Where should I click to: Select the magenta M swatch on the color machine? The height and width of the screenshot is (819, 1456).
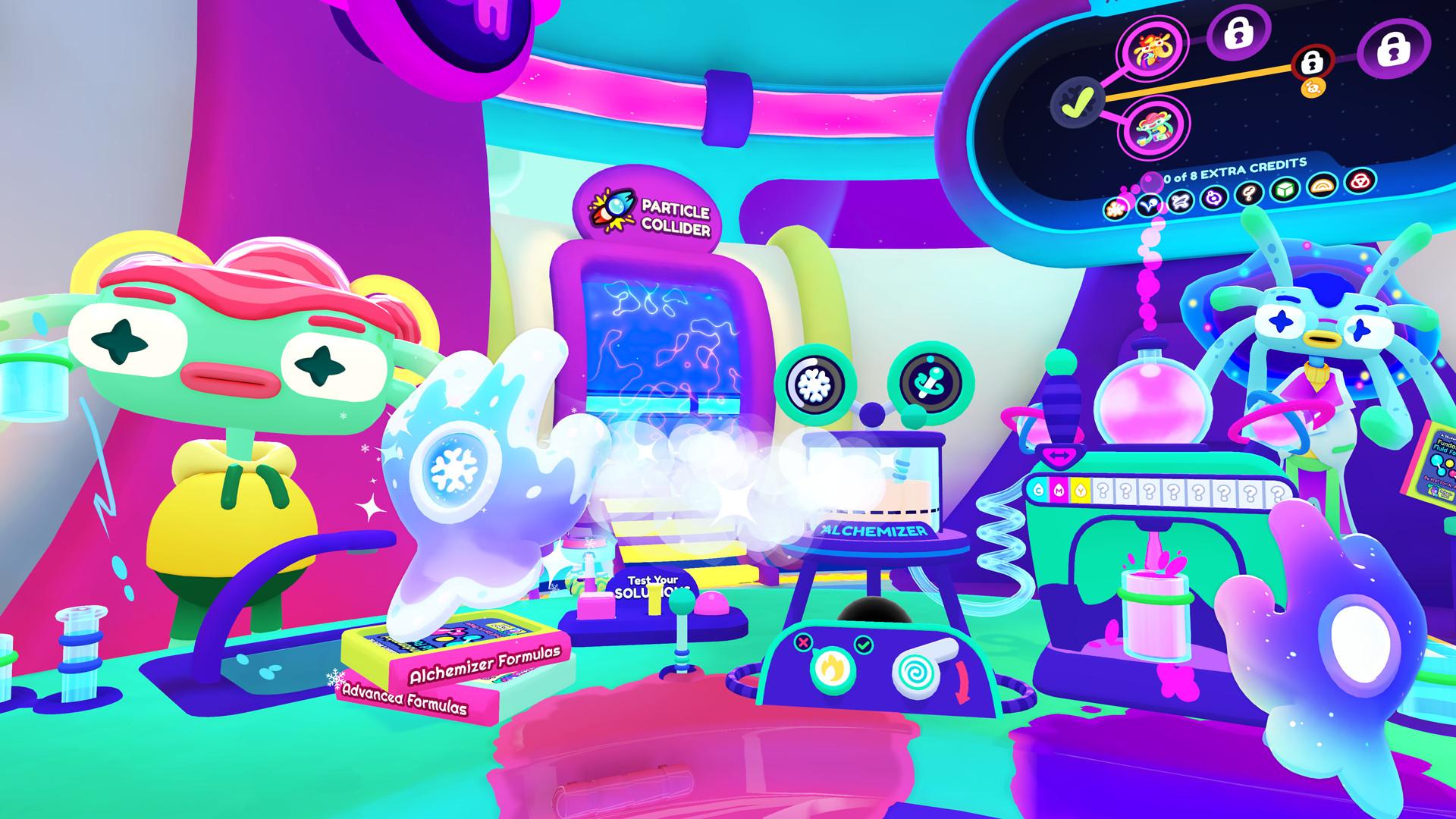click(x=1059, y=491)
